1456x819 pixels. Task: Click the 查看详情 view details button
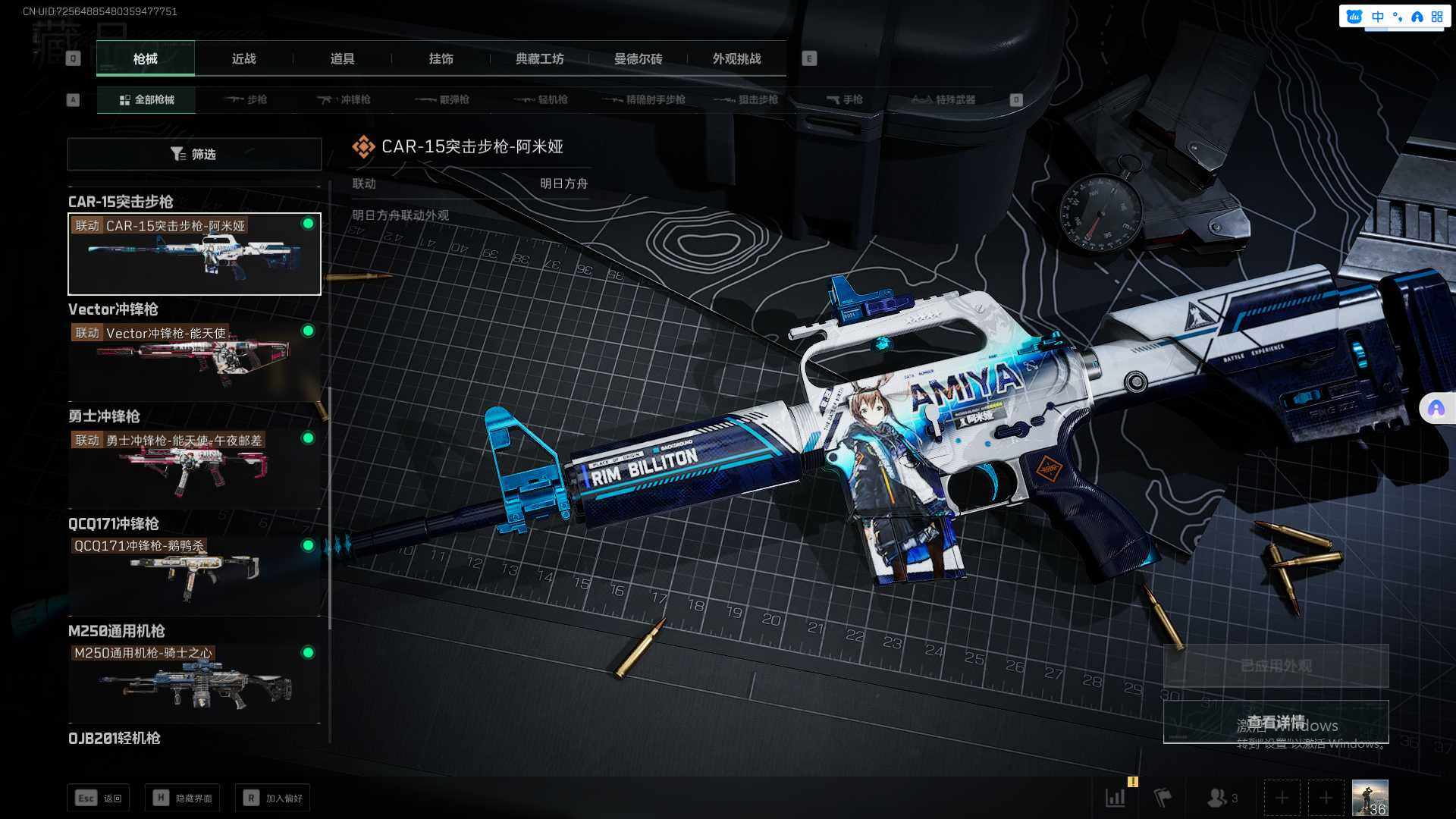point(1276,722)
